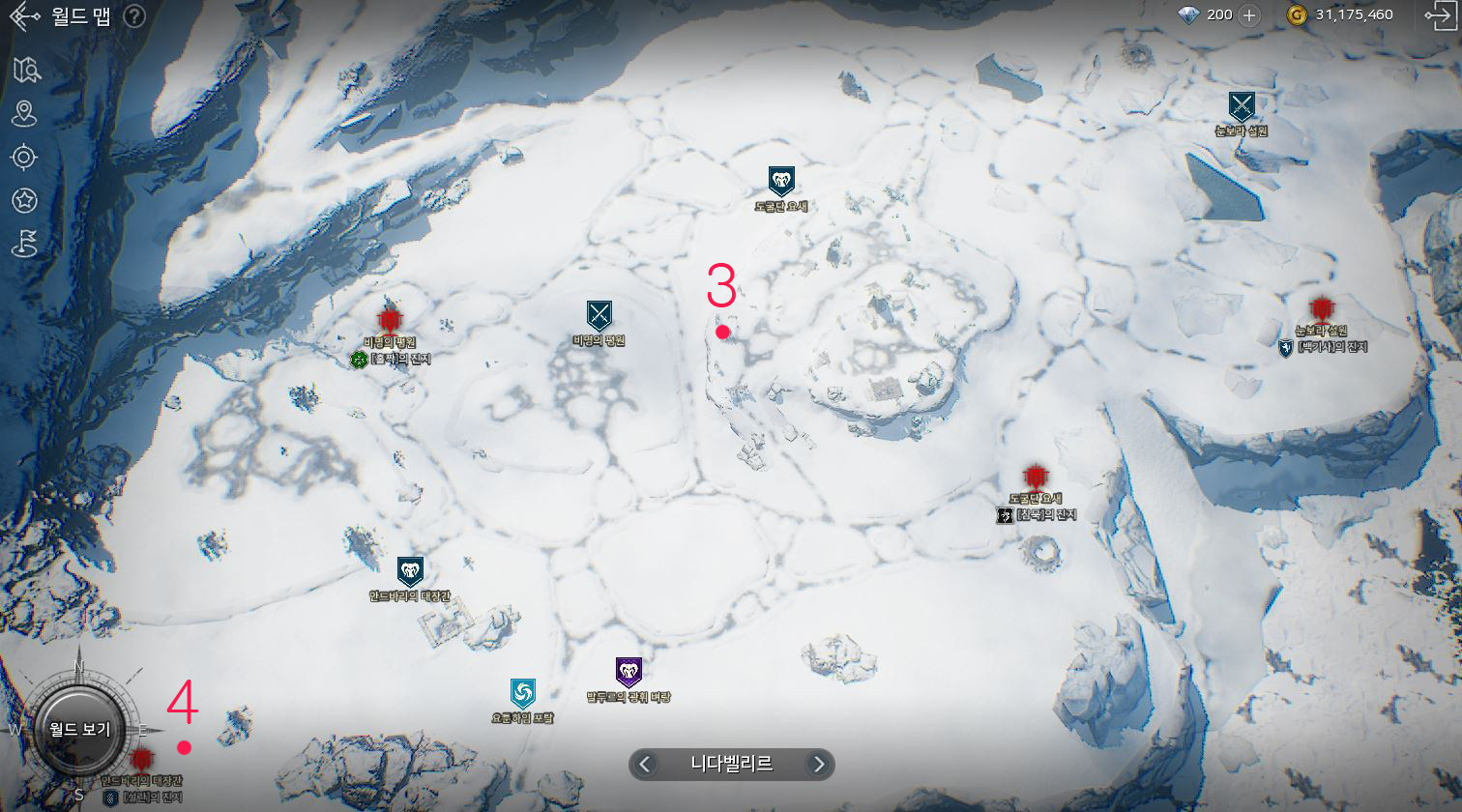Viewport: 1462px width, 812px height.
Task: Select the red 비명의 평원 camp marker
Action: [390, 320]
